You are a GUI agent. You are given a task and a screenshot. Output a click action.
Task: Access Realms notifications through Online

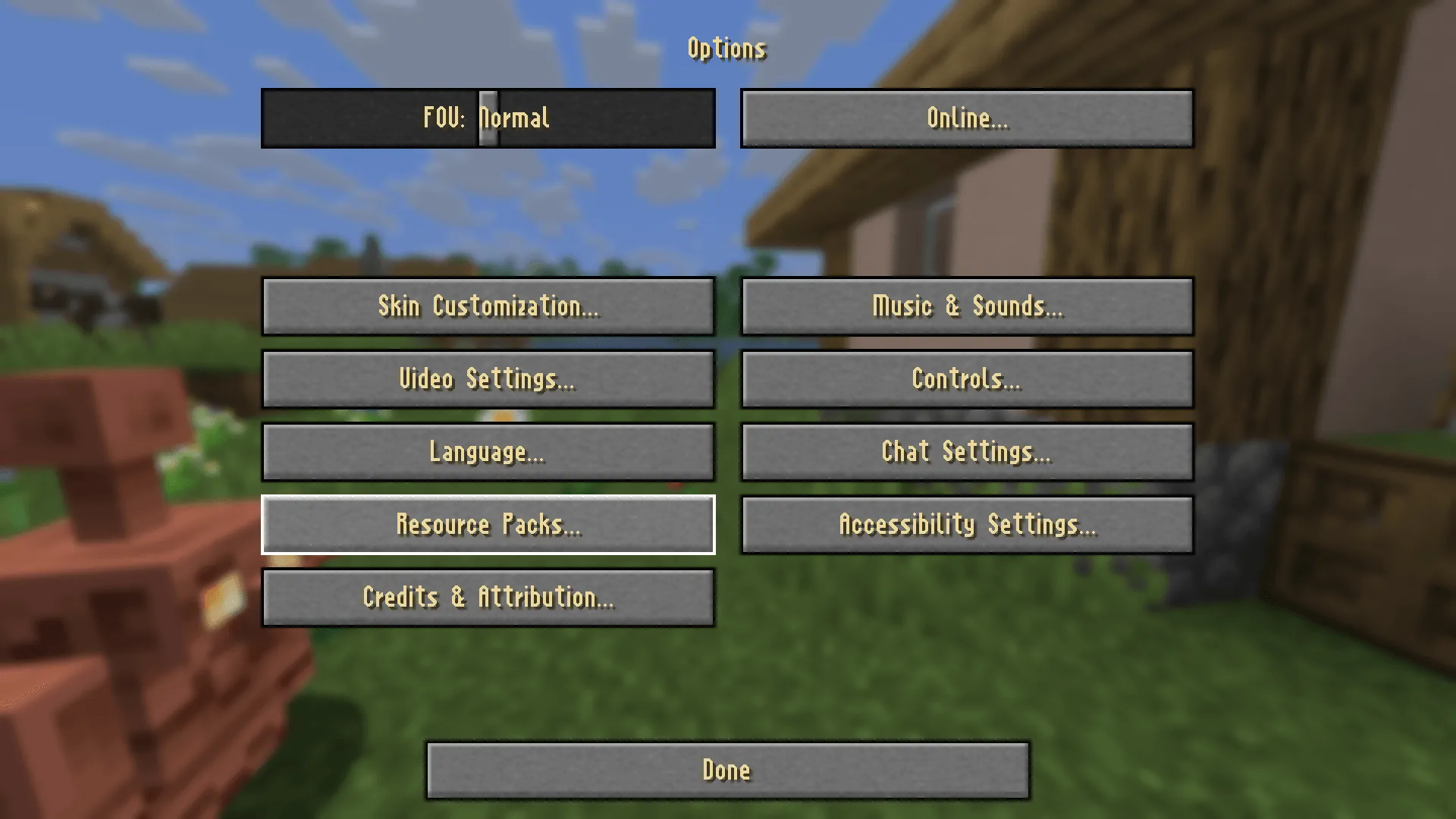(x=968, y=118)
